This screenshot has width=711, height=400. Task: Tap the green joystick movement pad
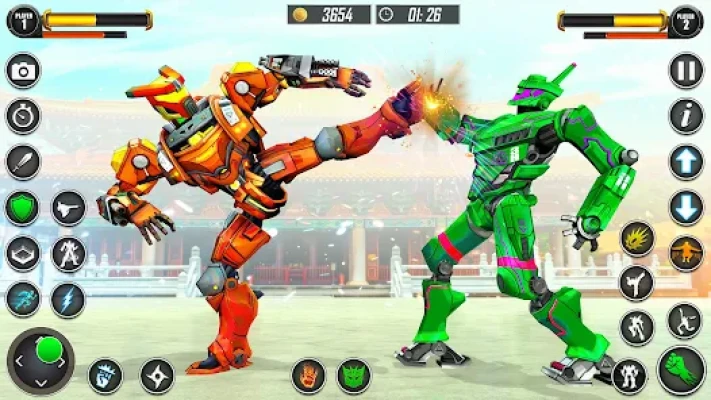point(41,360)
